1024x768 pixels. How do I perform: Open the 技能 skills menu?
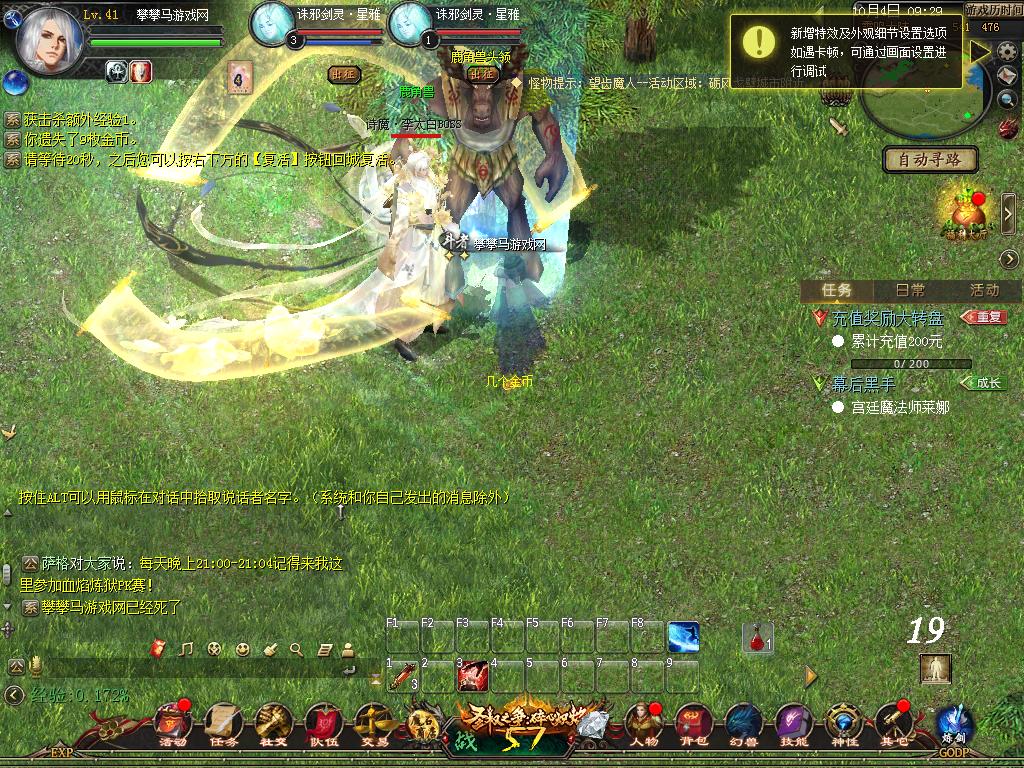pos(793,722)
